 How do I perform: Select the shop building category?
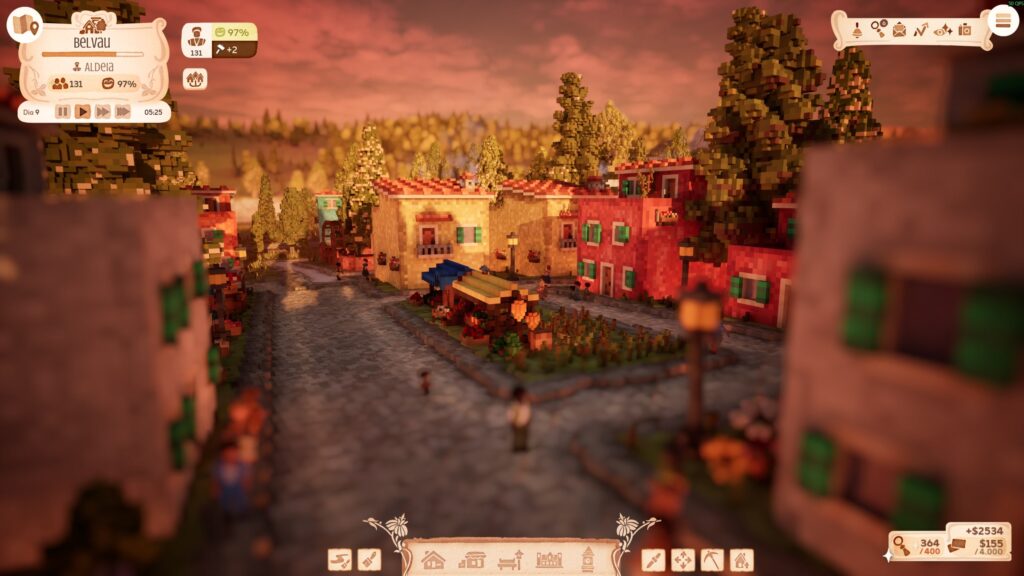pos(471,560)
